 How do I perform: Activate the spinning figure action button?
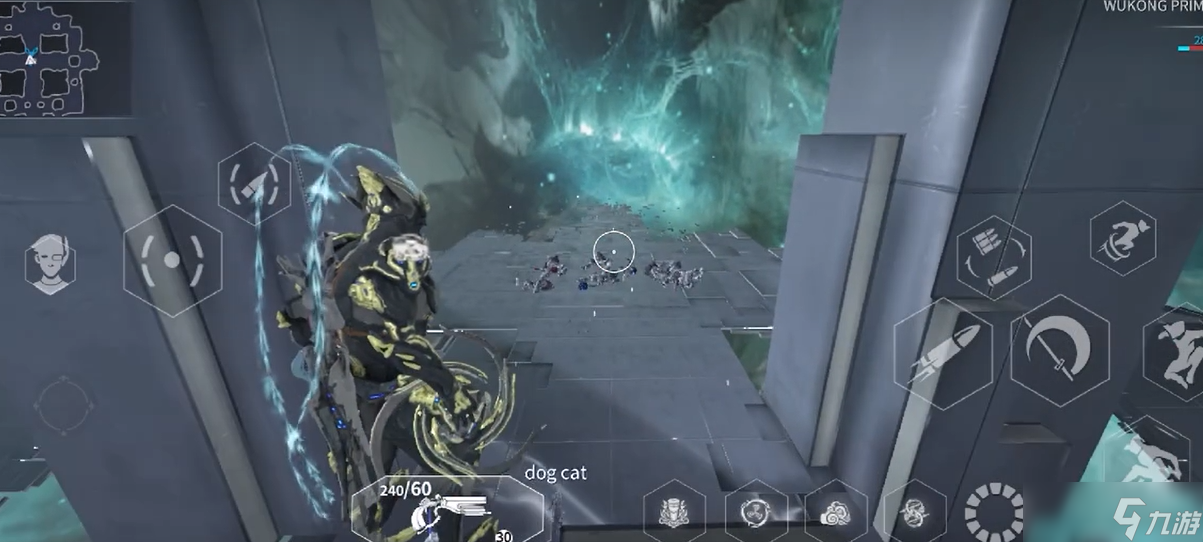pyautogui.click(x=1123, y=239)
